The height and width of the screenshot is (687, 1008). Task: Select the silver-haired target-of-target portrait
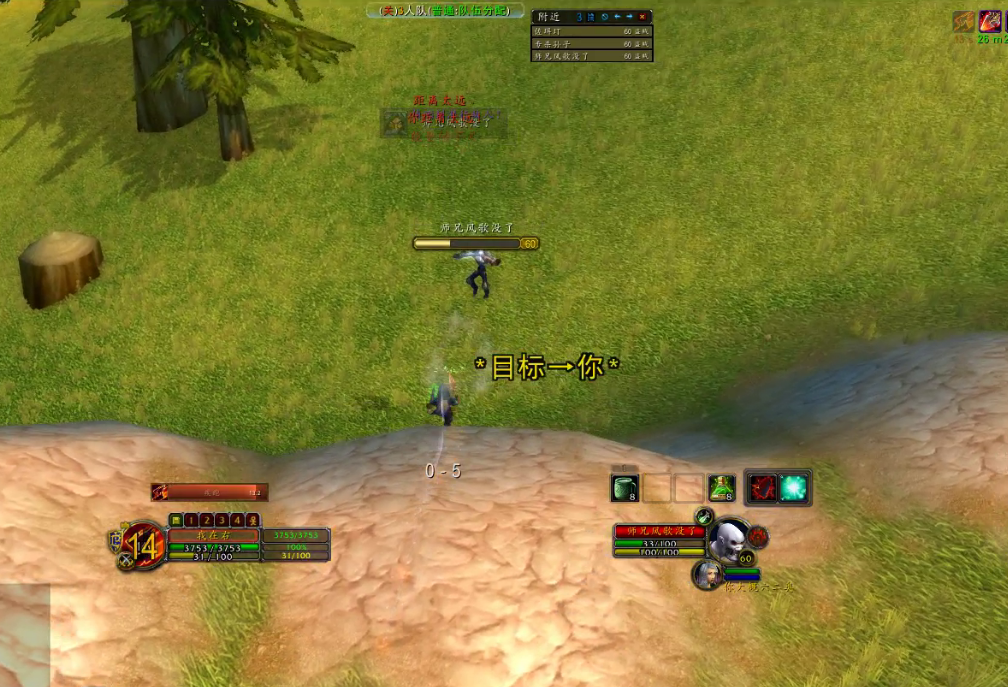click(x=707, y=574)
